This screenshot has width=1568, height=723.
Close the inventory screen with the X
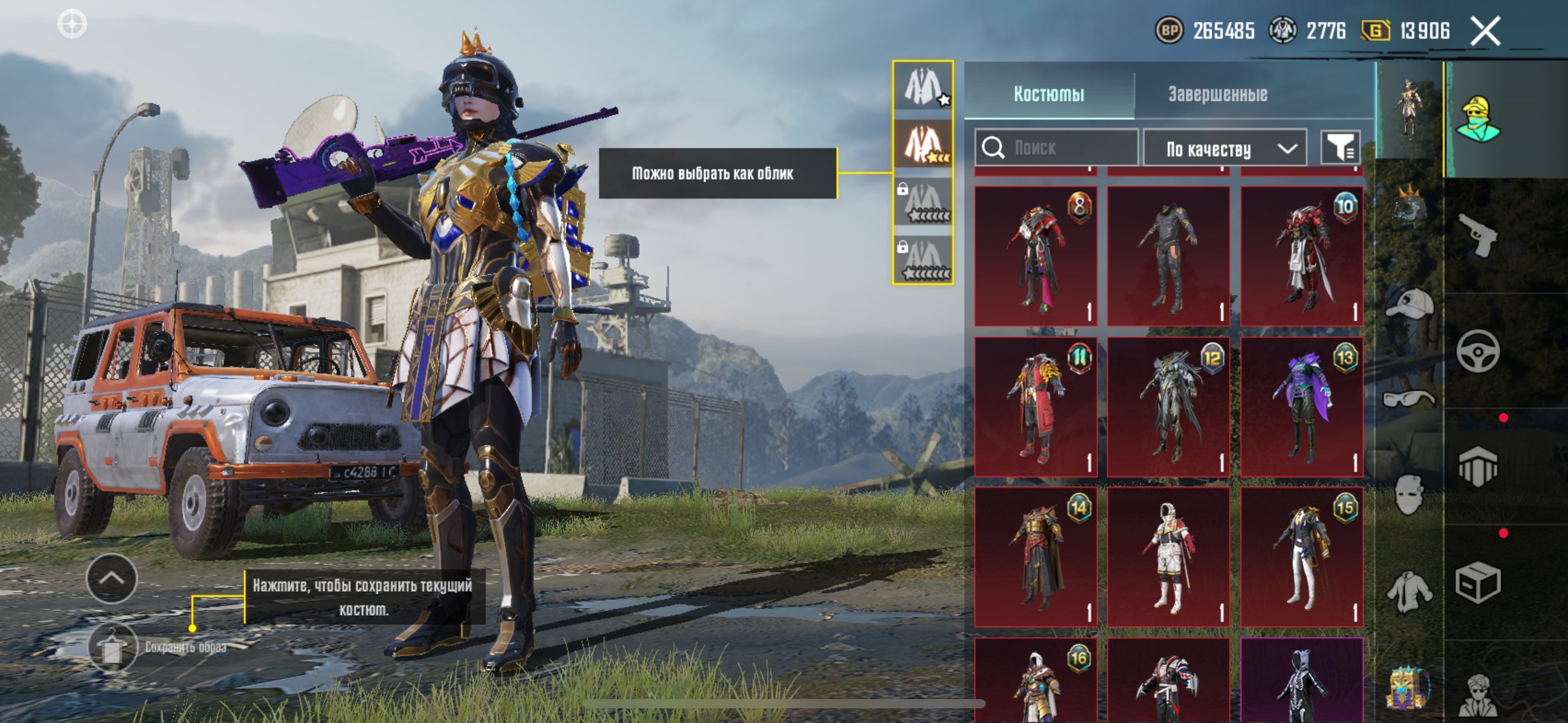click(1485, 31)
